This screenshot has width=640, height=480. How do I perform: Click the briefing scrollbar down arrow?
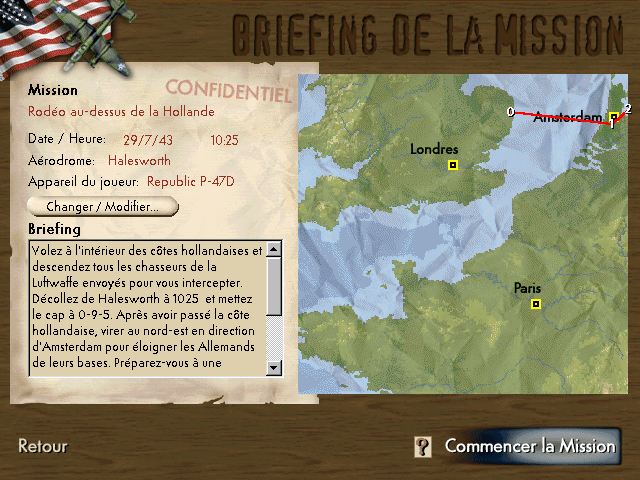coord(275,368)
